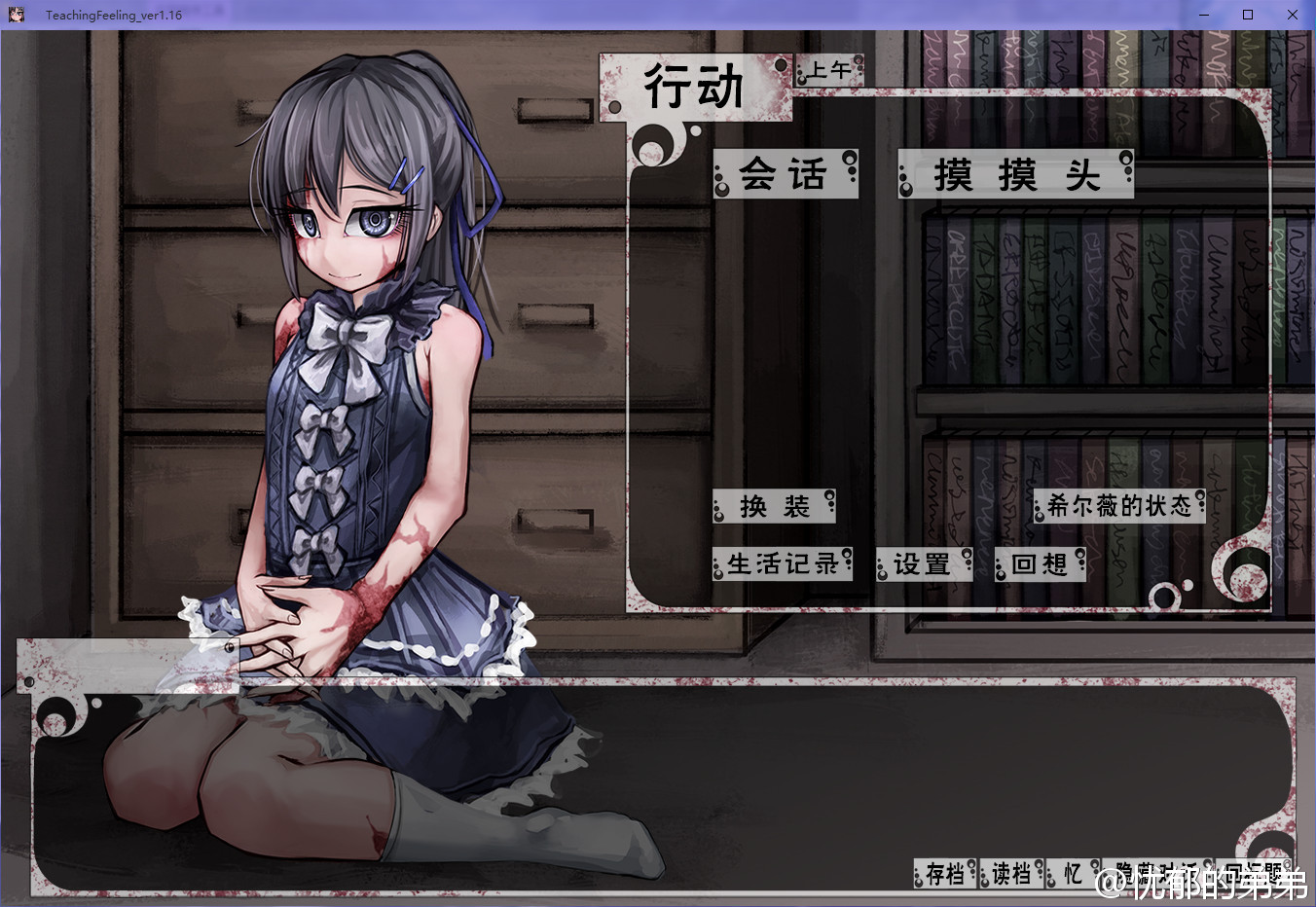This screenshot has height=907, width=1316.
Task: Click the 隐藏对话 (hide dialogue) button
Action: point(1157,874)
